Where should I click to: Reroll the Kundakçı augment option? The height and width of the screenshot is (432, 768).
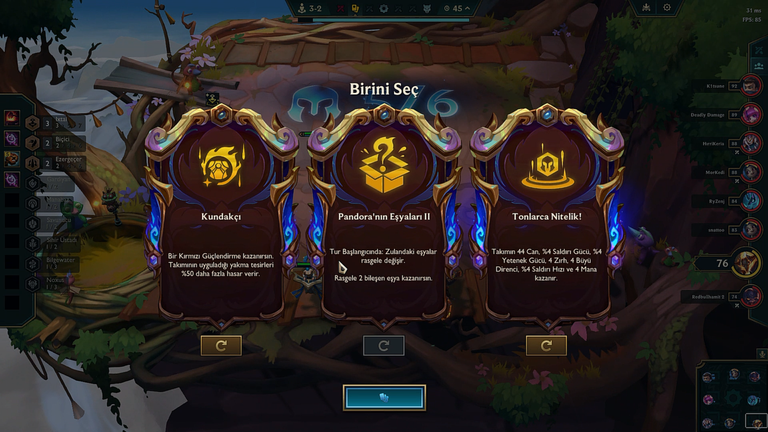tap(221, 346)
